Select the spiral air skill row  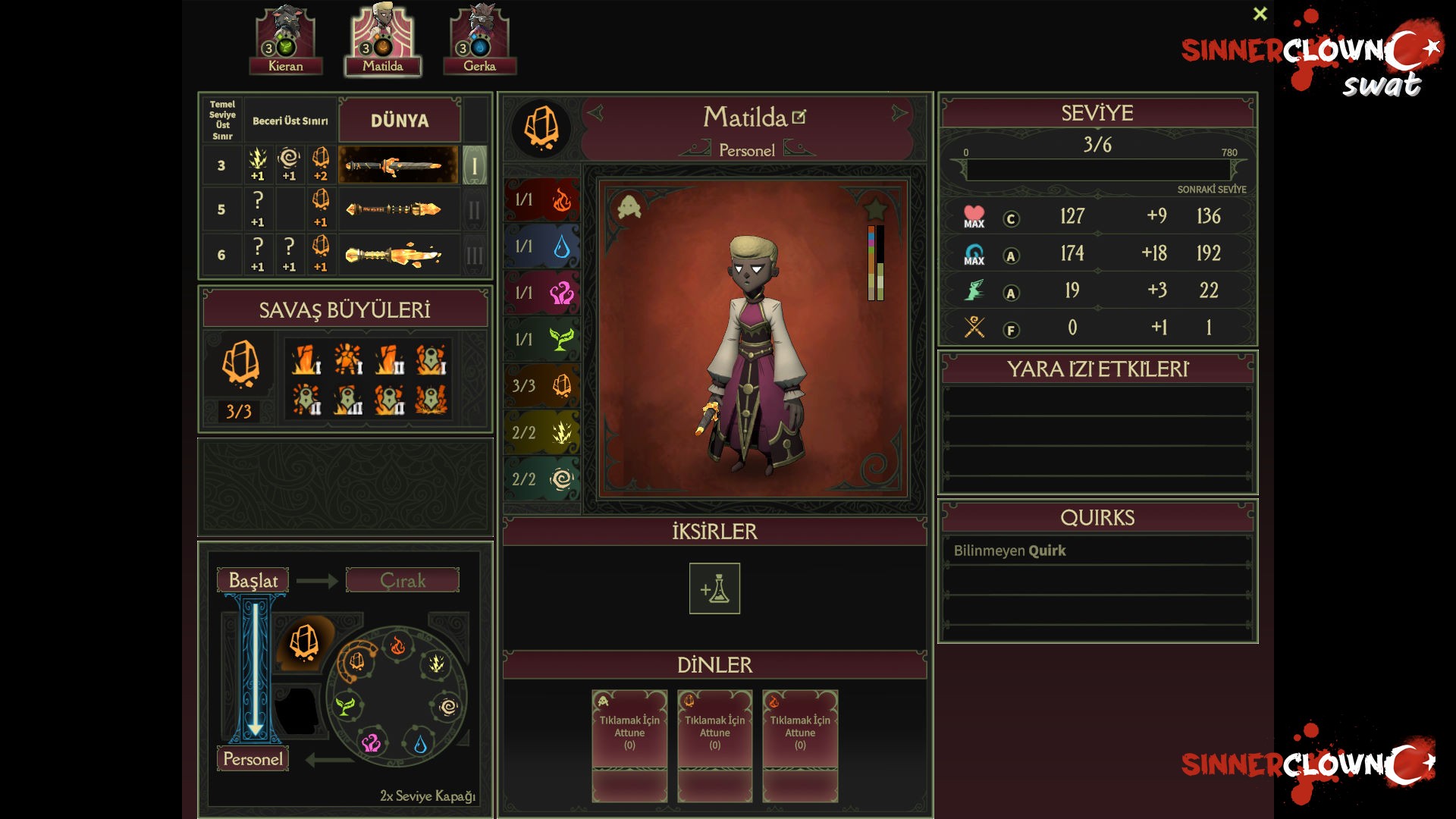point(541,479)
